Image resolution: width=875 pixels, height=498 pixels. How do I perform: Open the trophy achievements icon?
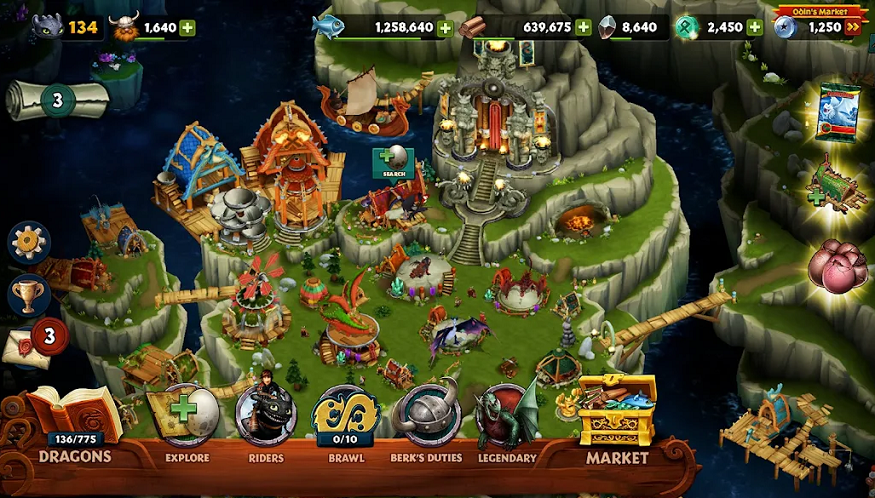point(28,295)
